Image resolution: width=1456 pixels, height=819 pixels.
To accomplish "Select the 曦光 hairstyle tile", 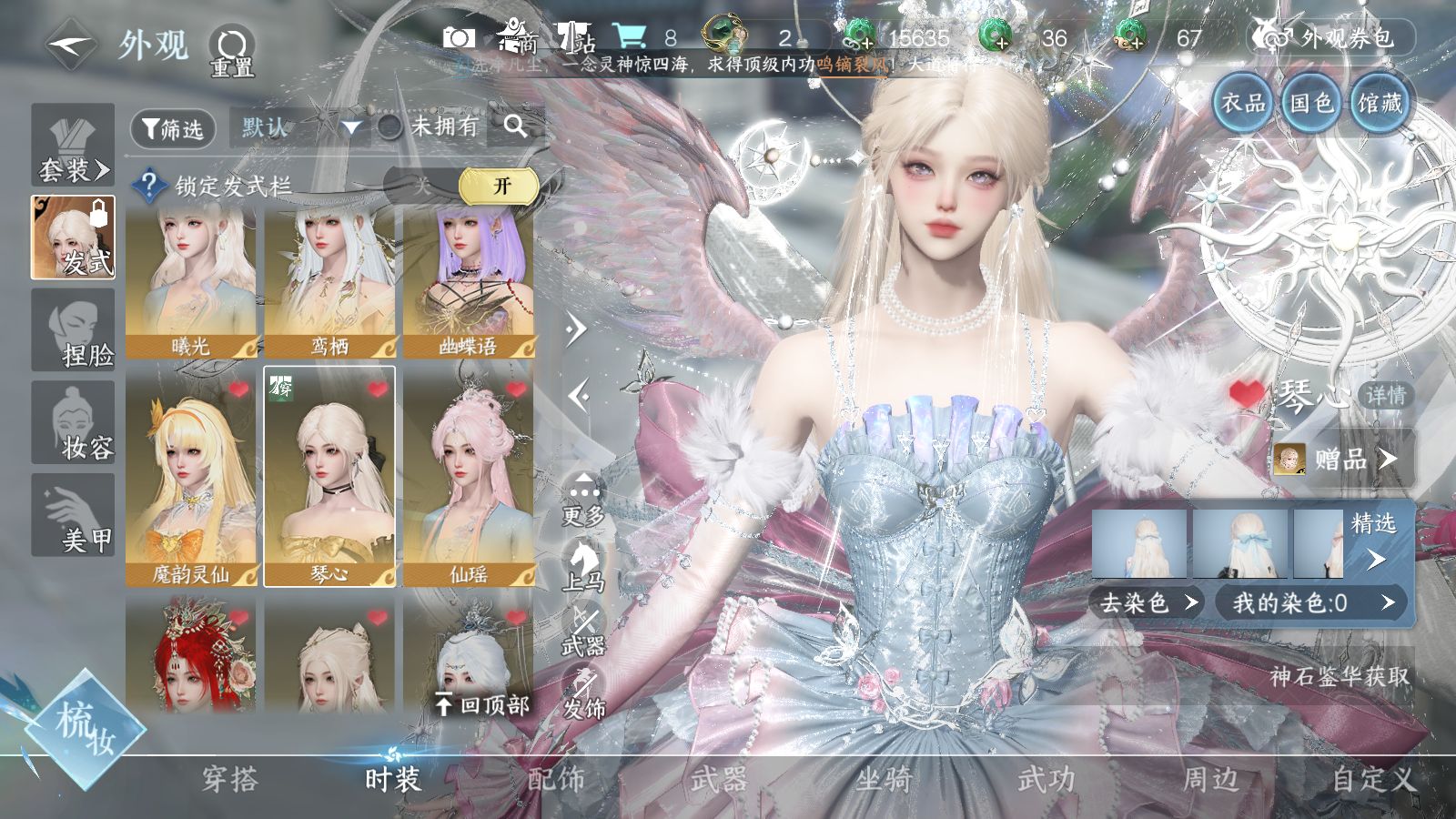I will pos(191,282).
